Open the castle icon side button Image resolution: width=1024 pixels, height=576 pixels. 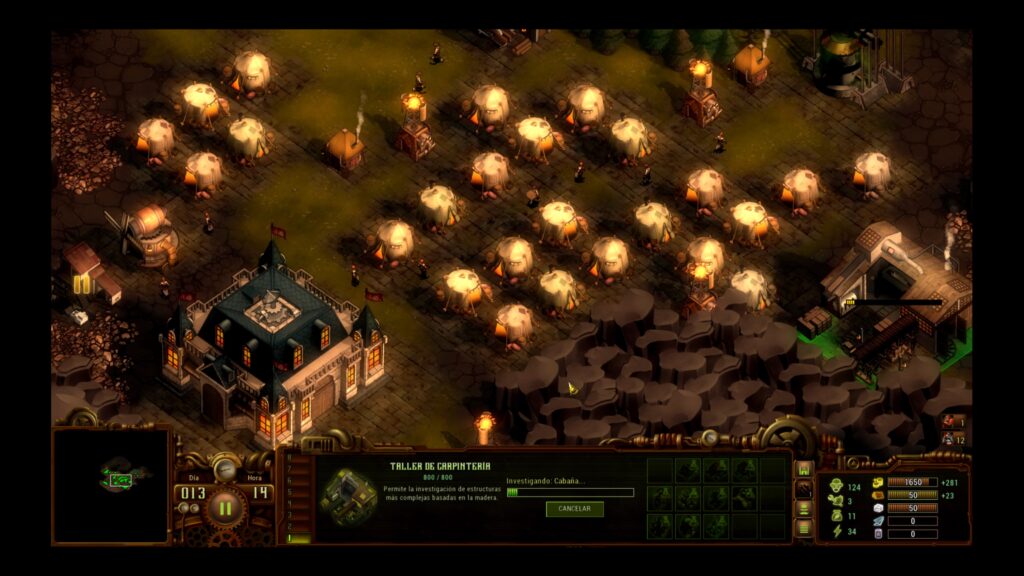pos(803,469)
